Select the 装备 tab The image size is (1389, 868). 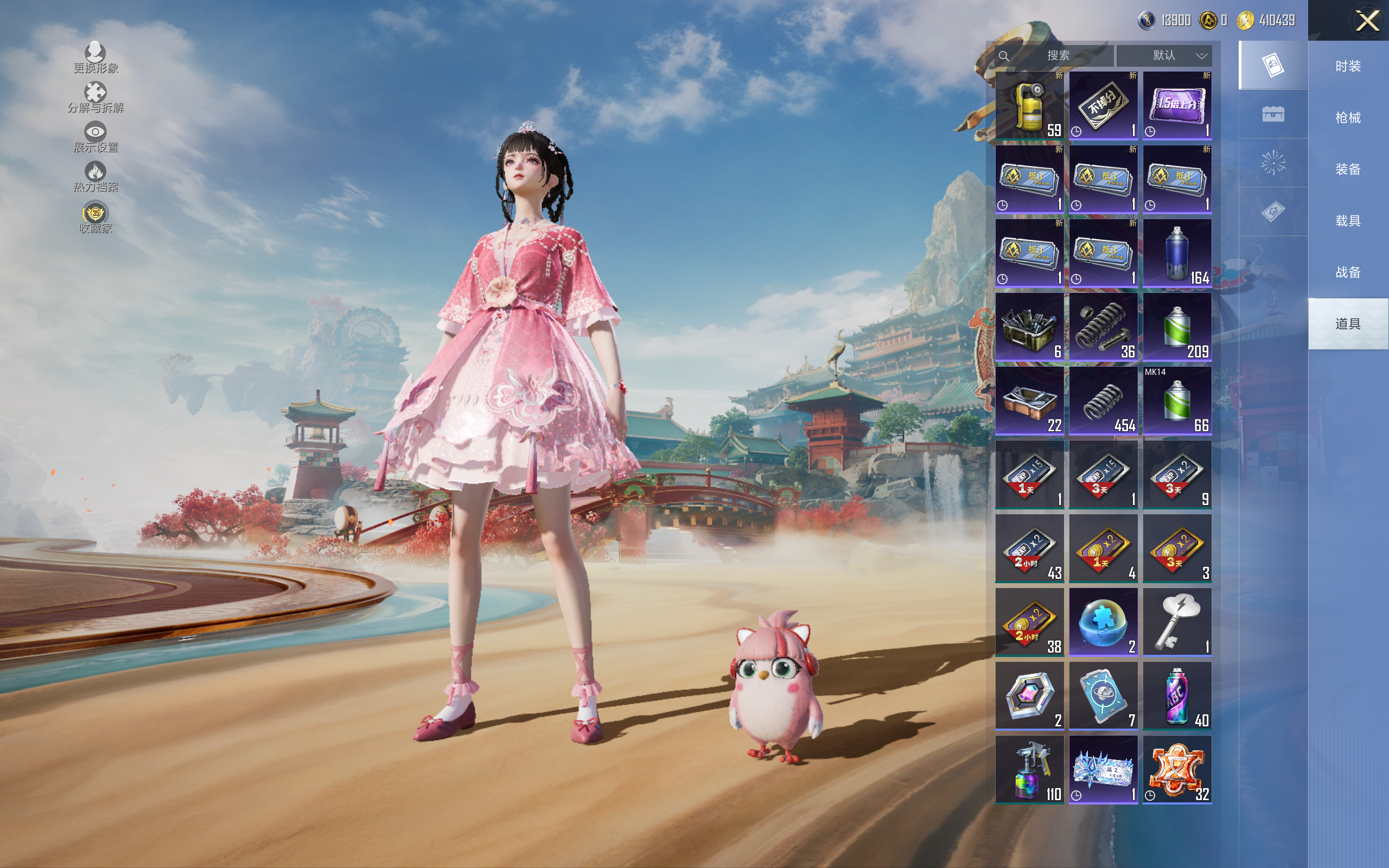pos(1348,169)
